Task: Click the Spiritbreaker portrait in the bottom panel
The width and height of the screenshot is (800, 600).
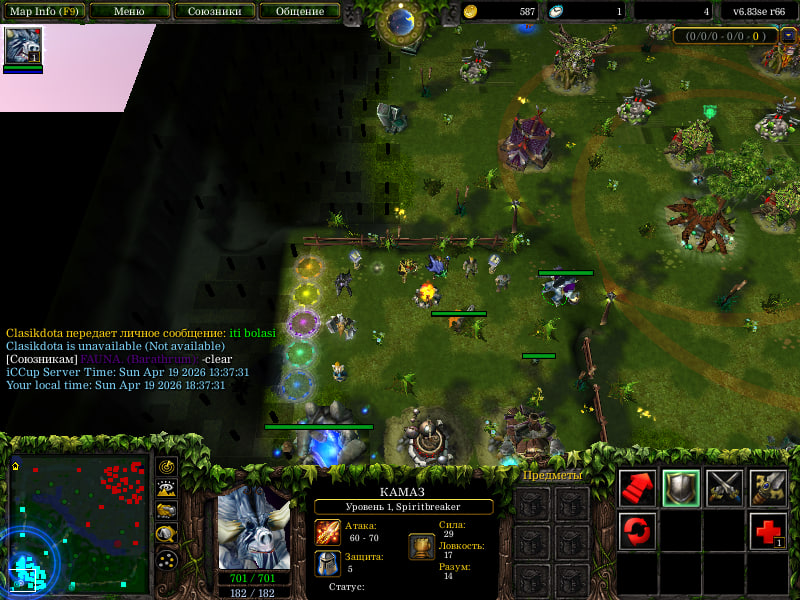Action: point(254,528)
